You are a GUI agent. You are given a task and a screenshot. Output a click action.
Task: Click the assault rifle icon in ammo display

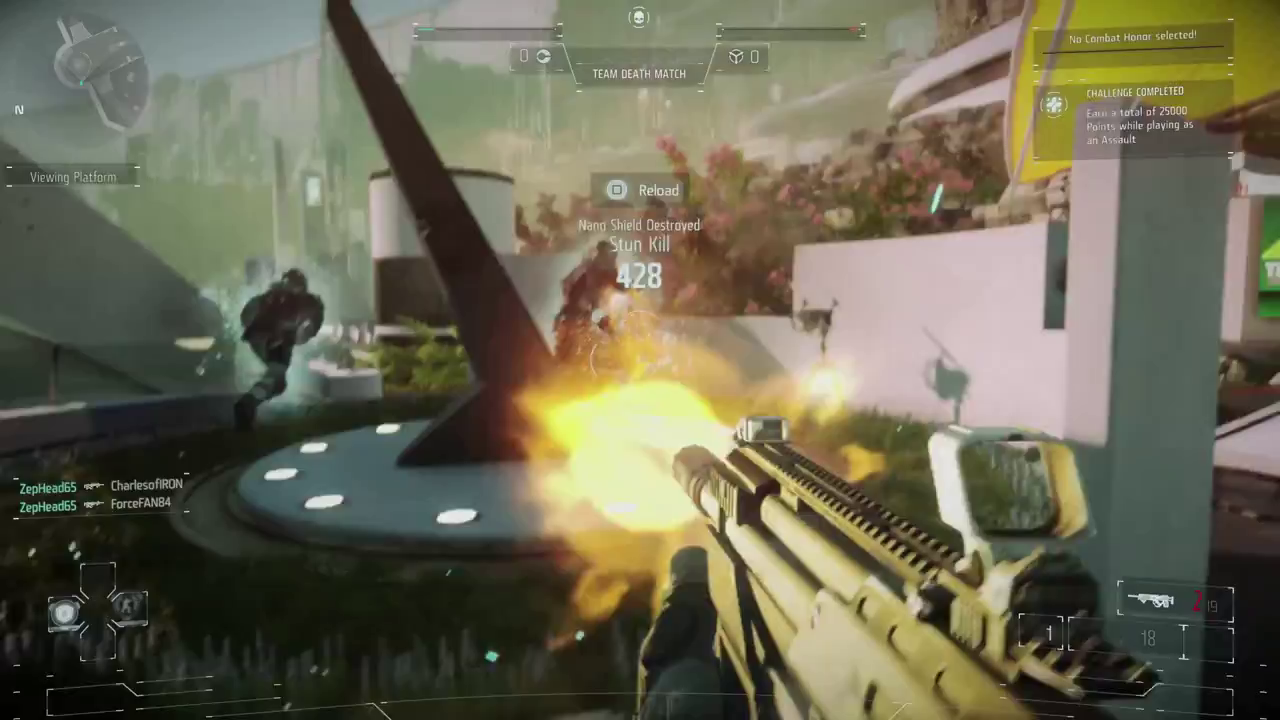tap(1152, 600)
